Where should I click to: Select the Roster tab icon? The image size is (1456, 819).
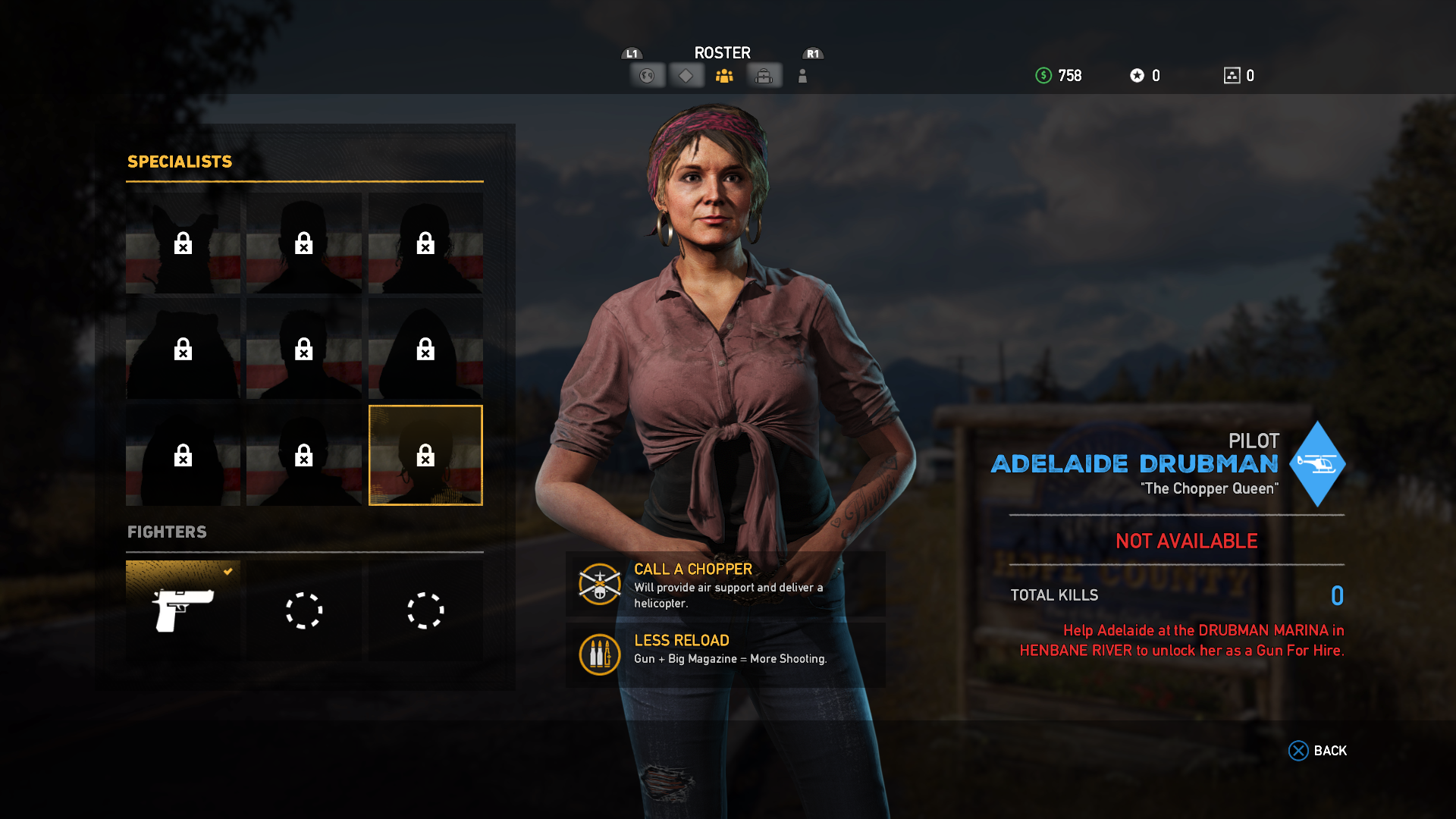(x=724, y=76)
